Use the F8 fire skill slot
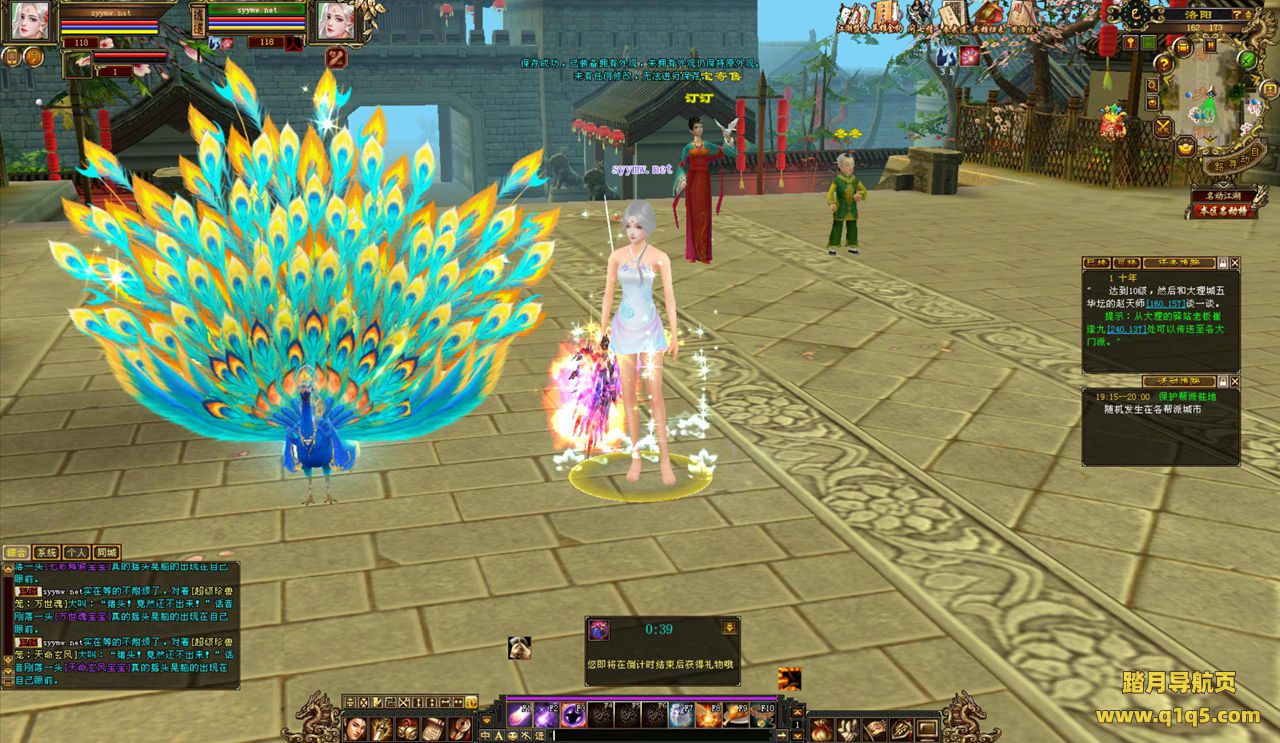The height and width of the screenshot is (743, 1280). click(709, 714)
